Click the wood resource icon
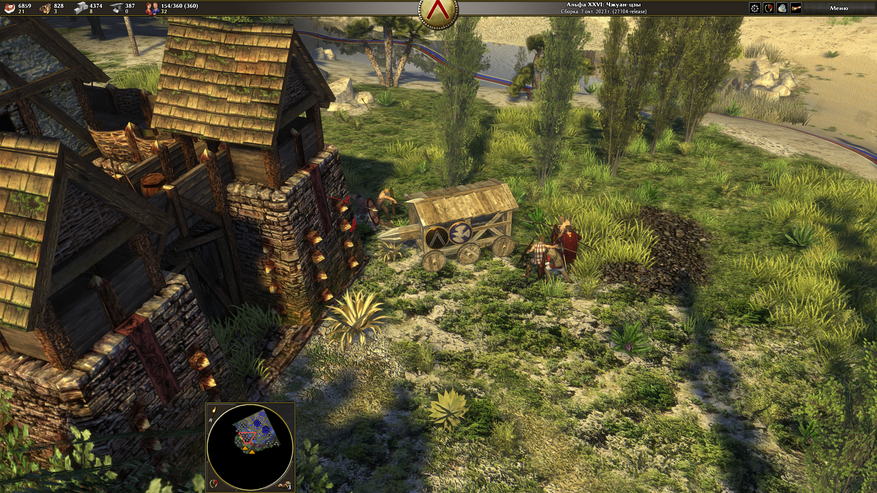877x493 pixels. 45,8
